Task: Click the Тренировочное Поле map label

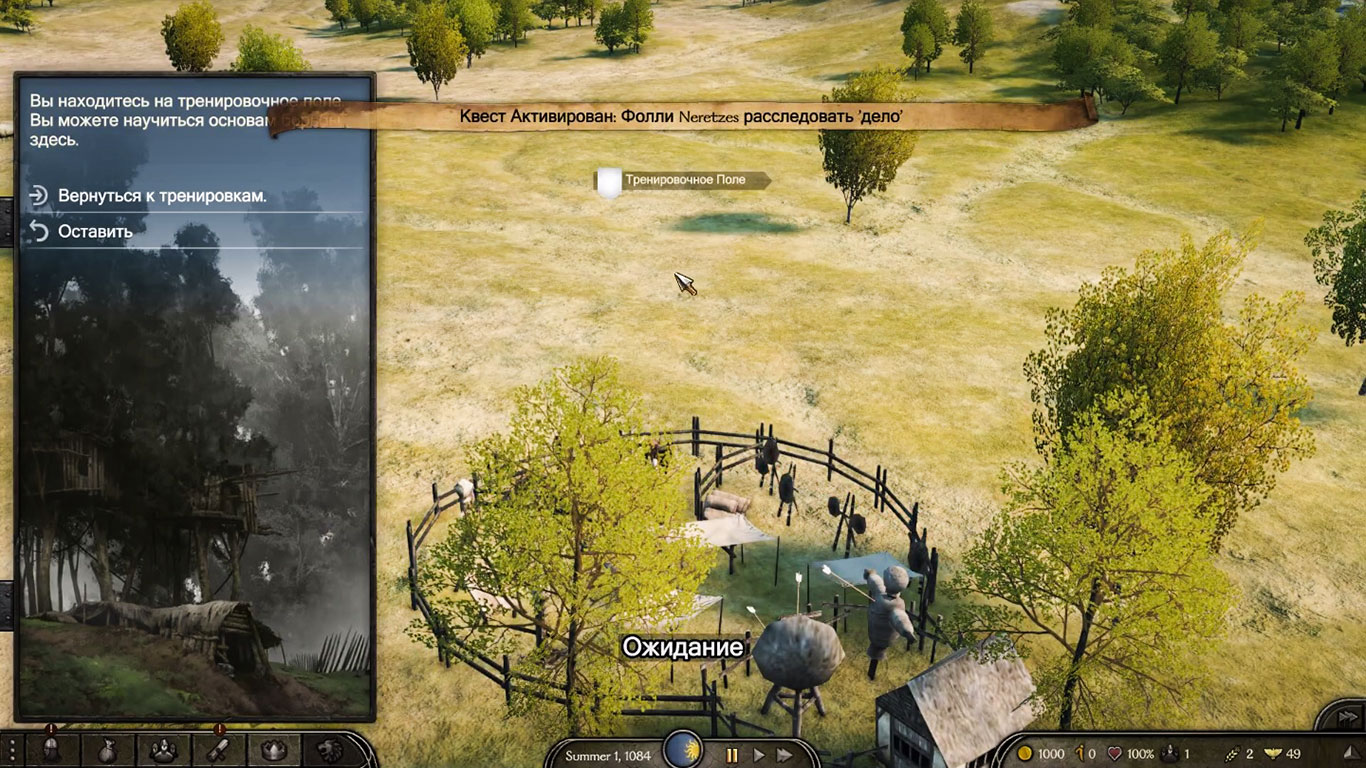Action: point(686,179)
